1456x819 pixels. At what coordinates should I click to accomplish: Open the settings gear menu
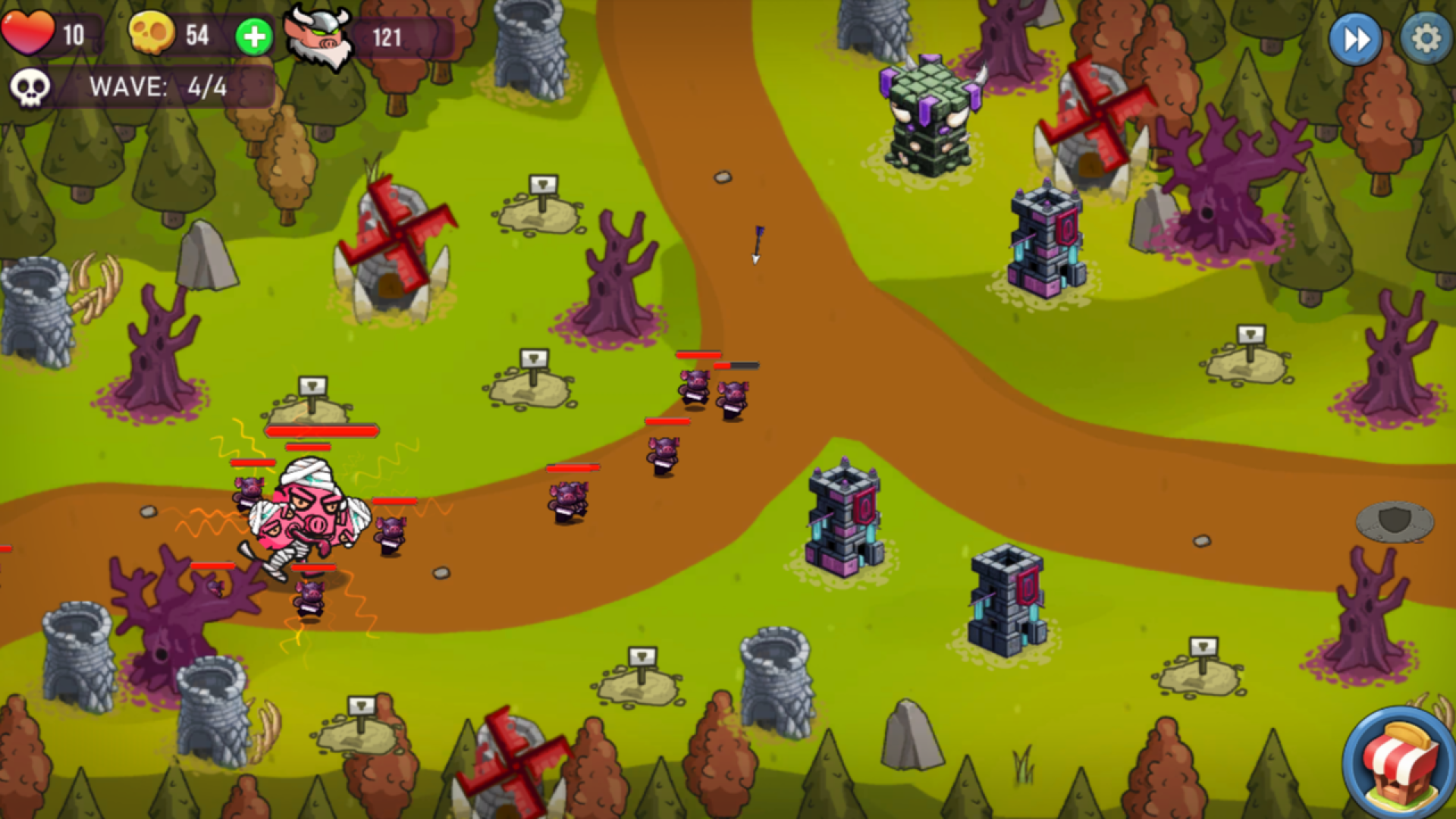pos(1425,35)
